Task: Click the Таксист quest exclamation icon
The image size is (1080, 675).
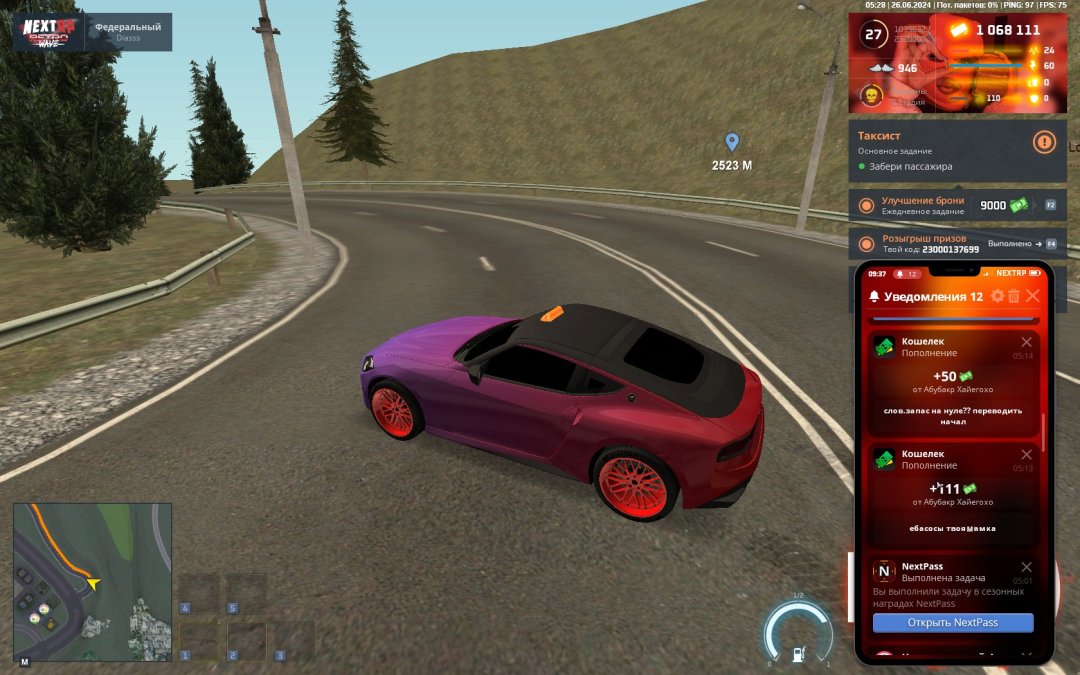Action: point(1044,142)
